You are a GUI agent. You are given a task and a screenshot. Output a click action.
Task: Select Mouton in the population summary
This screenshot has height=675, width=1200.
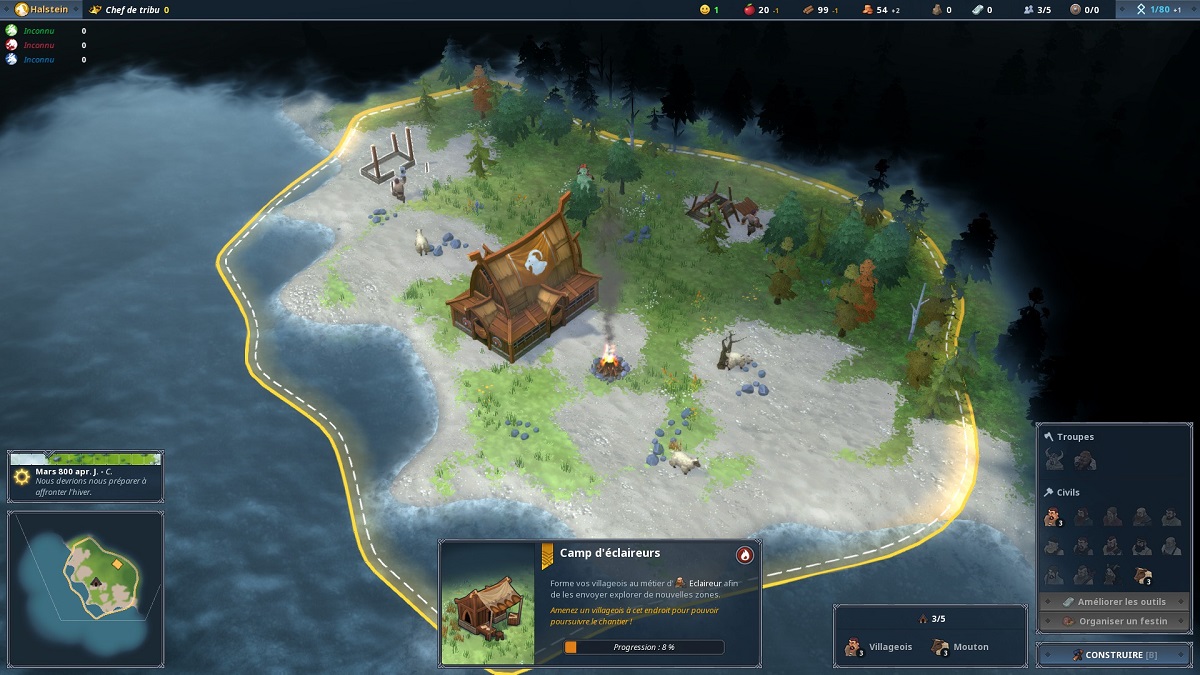[961, 647]
